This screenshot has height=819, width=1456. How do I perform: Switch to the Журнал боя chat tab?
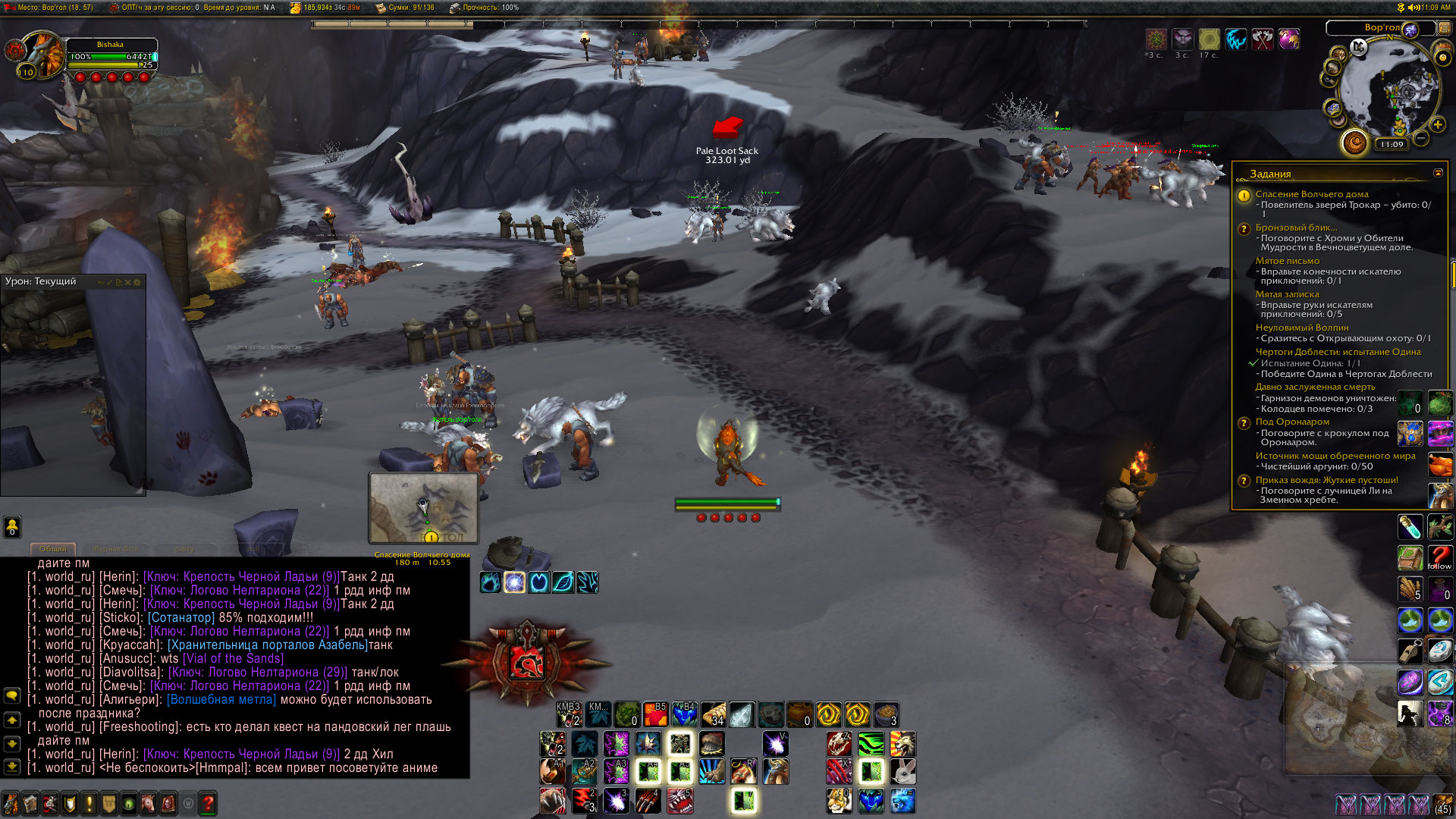pyautogui.click(x=115, y=548)
